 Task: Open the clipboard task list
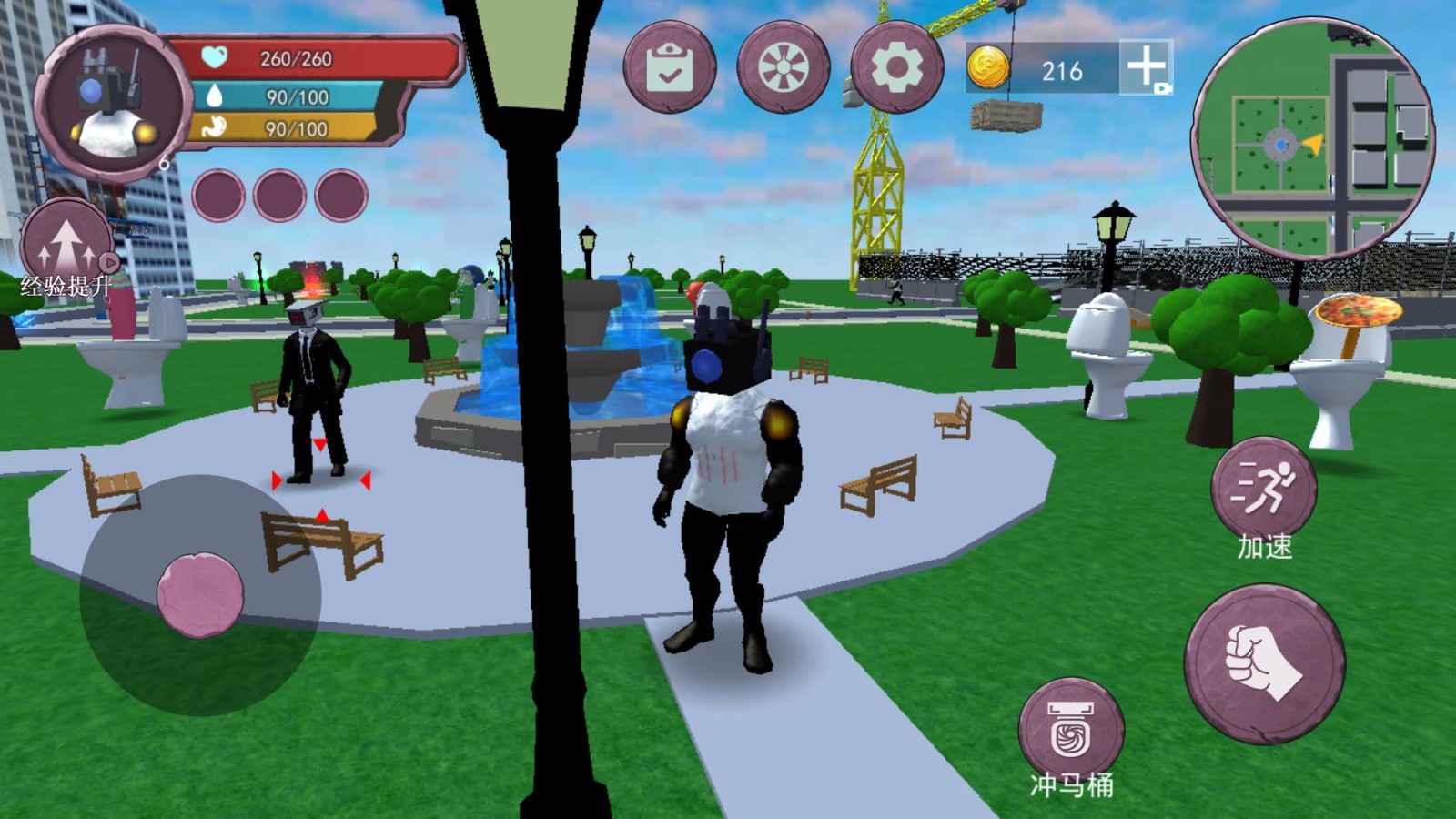click(670, 68)
